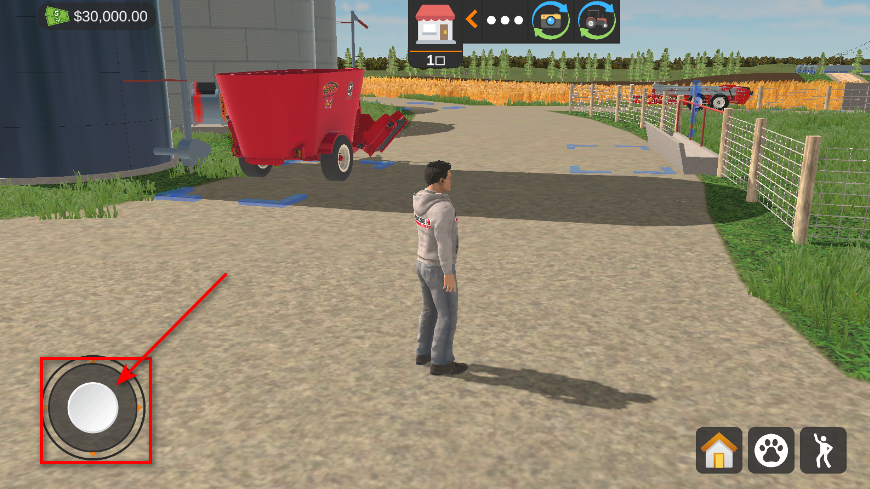Open the animals paw print menu
Viewport: 870px width, 489px height.
point(771,450)
